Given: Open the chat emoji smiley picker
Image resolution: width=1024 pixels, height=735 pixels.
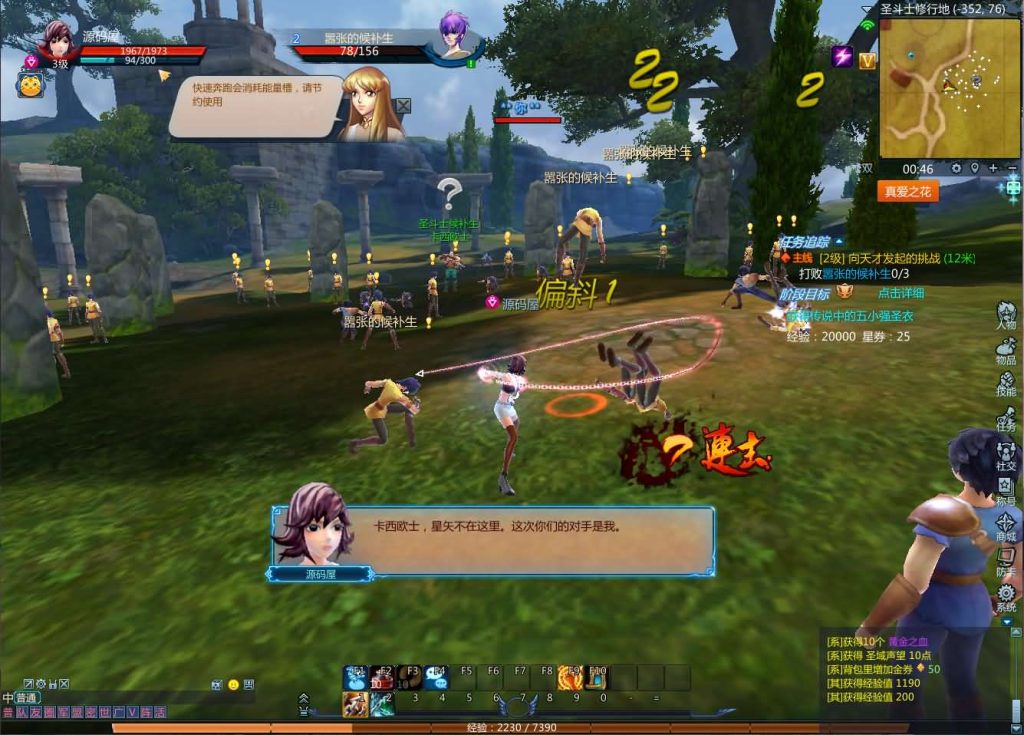Looking at the screenshot, I should (x=233, y=685).
